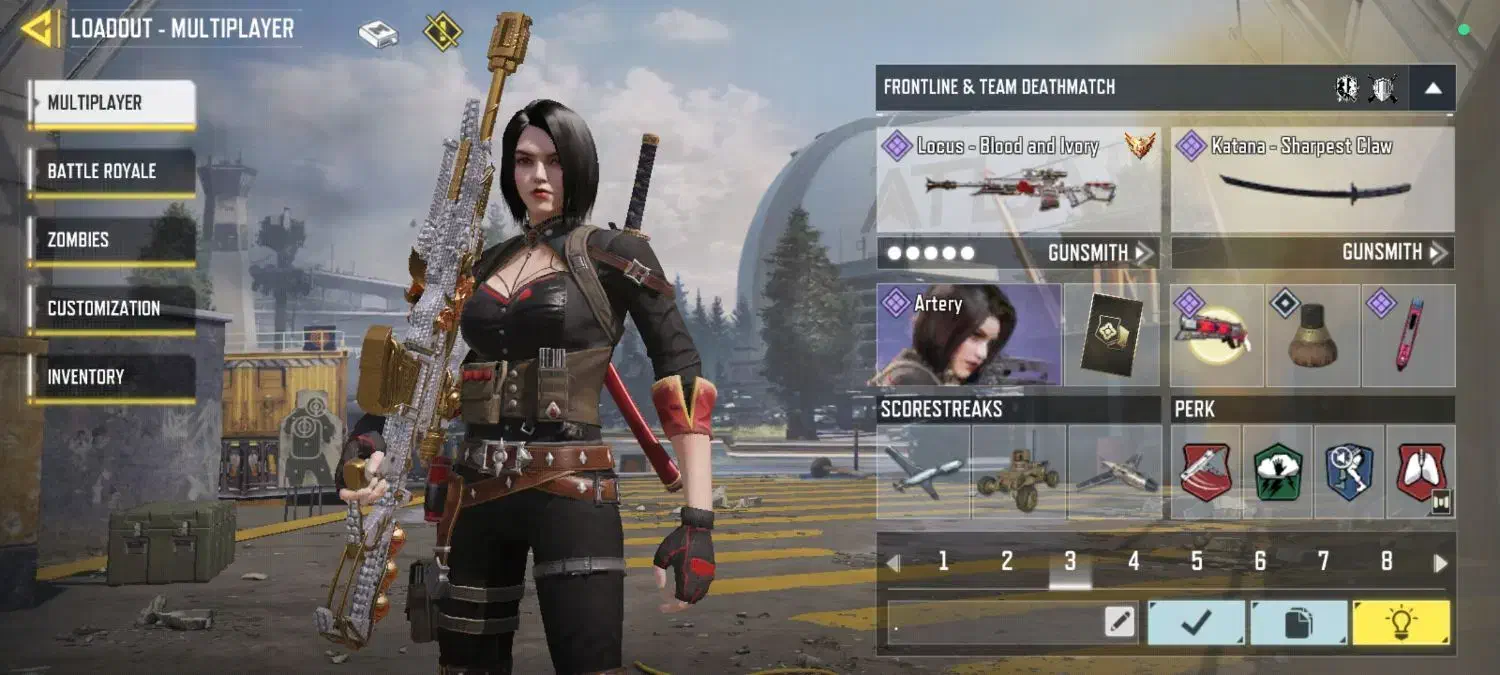Open the Inventory tab
The image size is (1500, 675).
(111, 377)
